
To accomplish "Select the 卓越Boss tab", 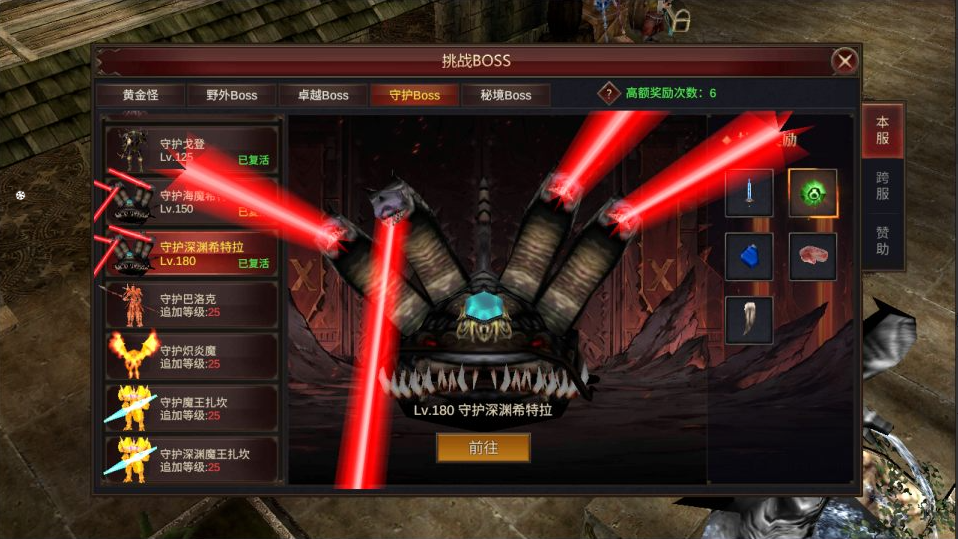I will (322, 95).
